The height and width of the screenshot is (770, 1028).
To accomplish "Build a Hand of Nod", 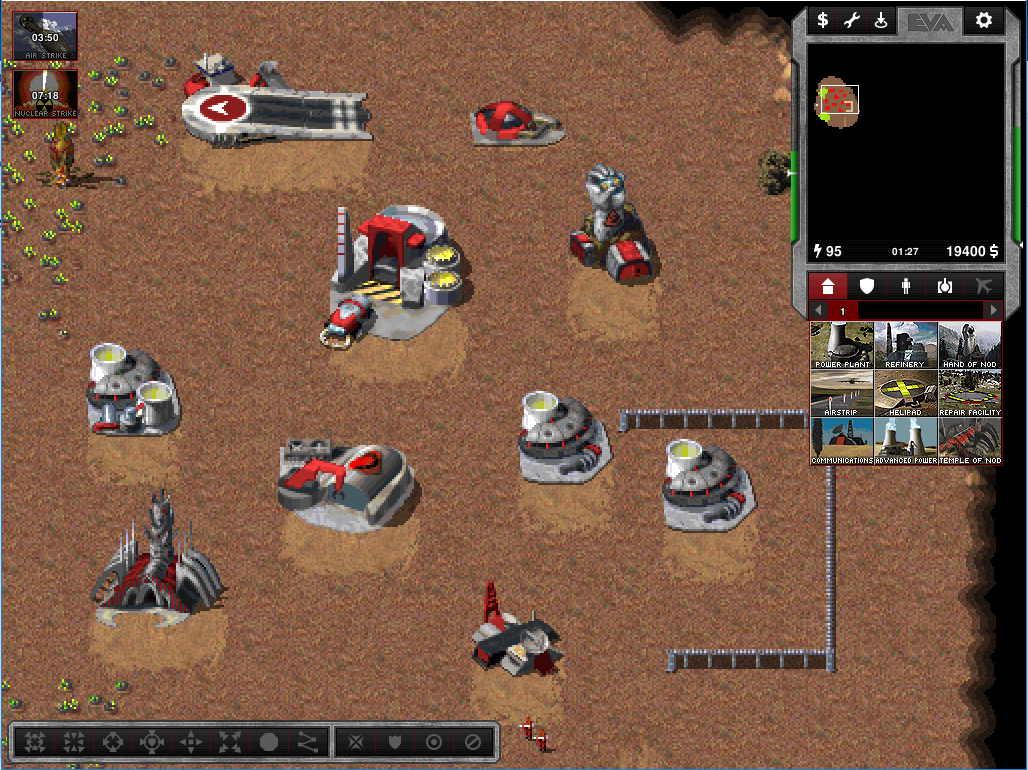I will click(970, 345).
